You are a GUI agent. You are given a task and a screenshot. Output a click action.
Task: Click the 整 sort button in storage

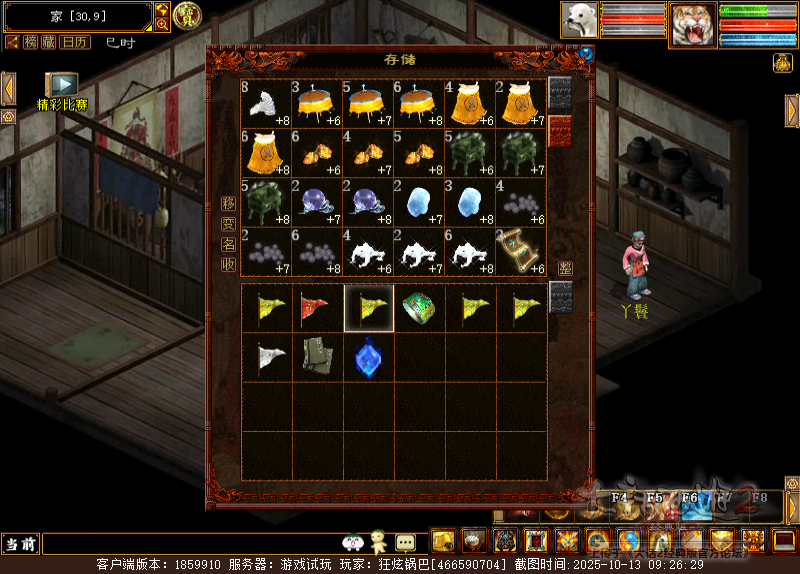565,268
